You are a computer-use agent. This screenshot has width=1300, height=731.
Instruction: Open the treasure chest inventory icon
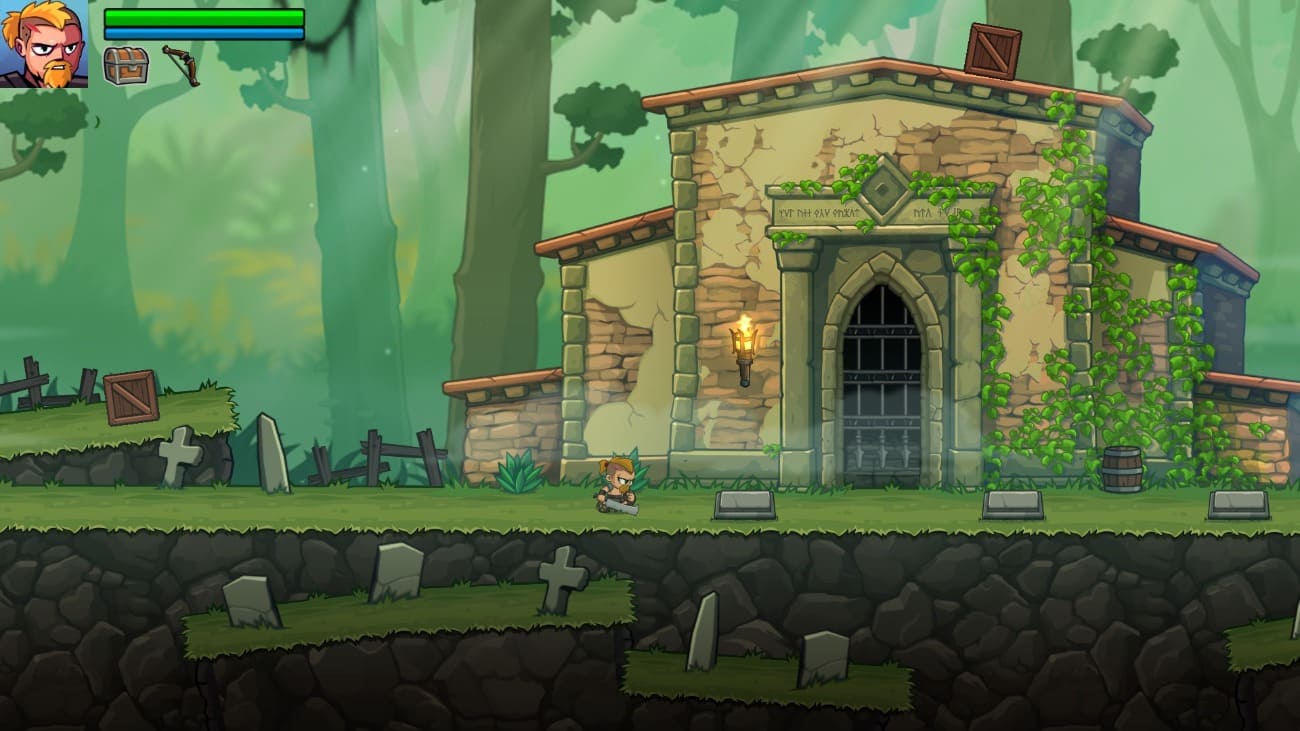tap(126, 66)
